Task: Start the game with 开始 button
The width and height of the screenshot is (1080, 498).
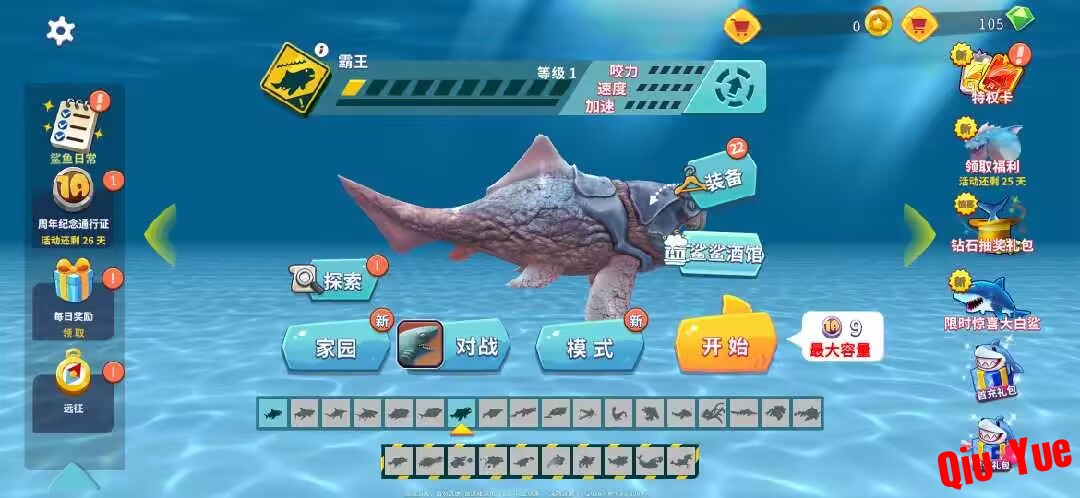Action: click(726, 346)
